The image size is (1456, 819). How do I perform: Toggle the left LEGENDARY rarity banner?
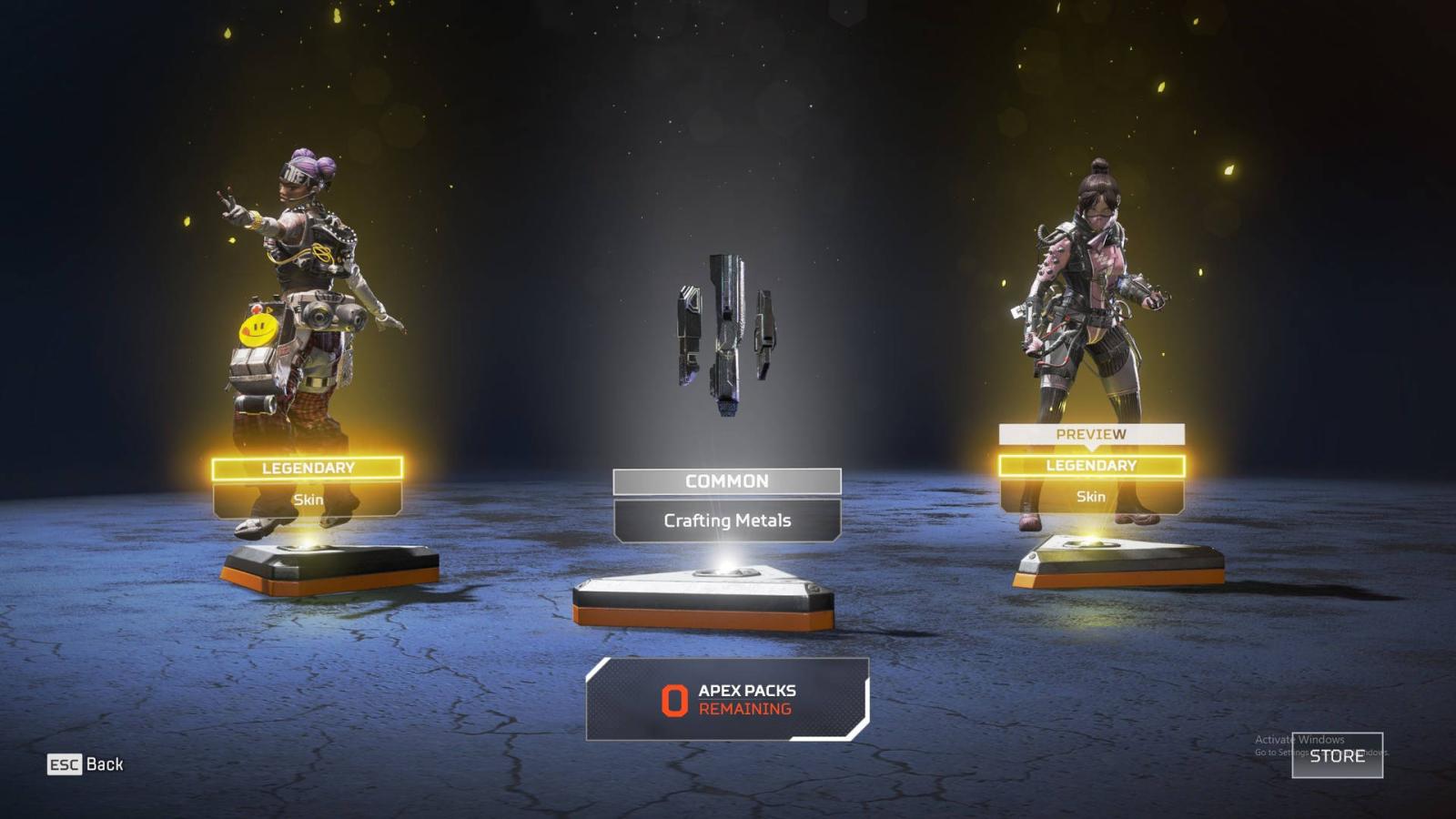(309, 467)
